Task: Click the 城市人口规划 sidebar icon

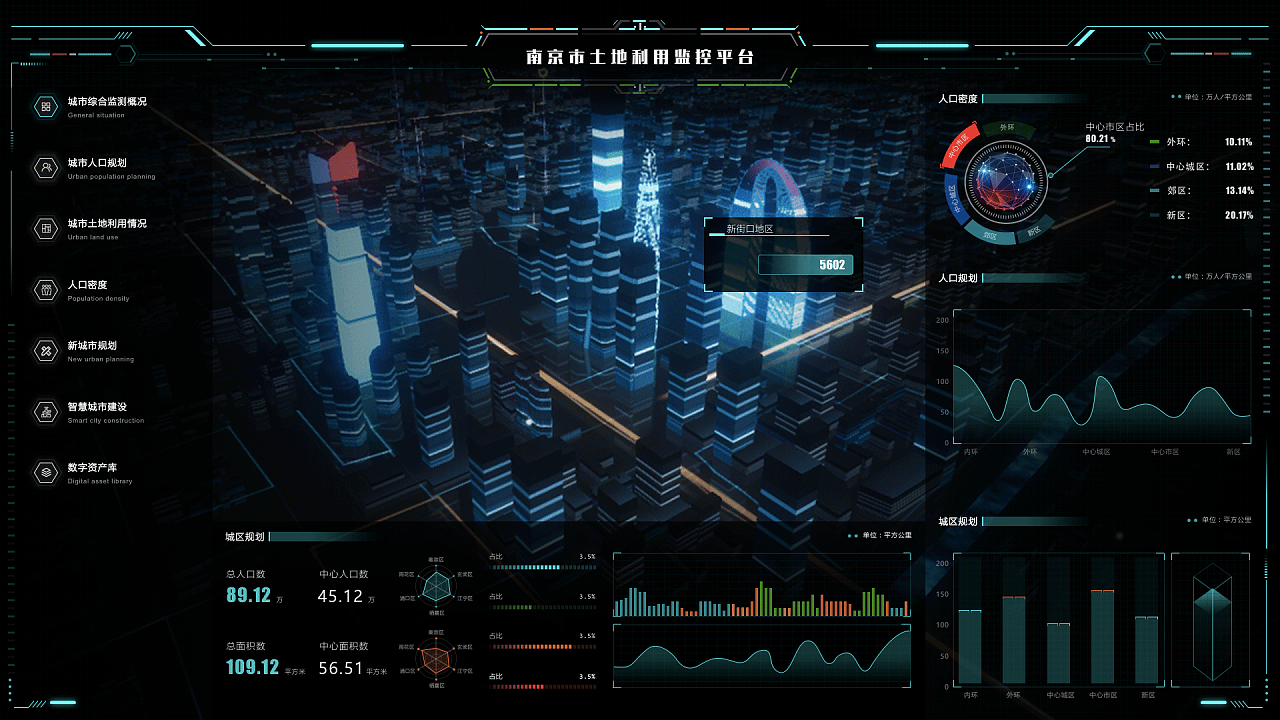Action: click(46, 168)
